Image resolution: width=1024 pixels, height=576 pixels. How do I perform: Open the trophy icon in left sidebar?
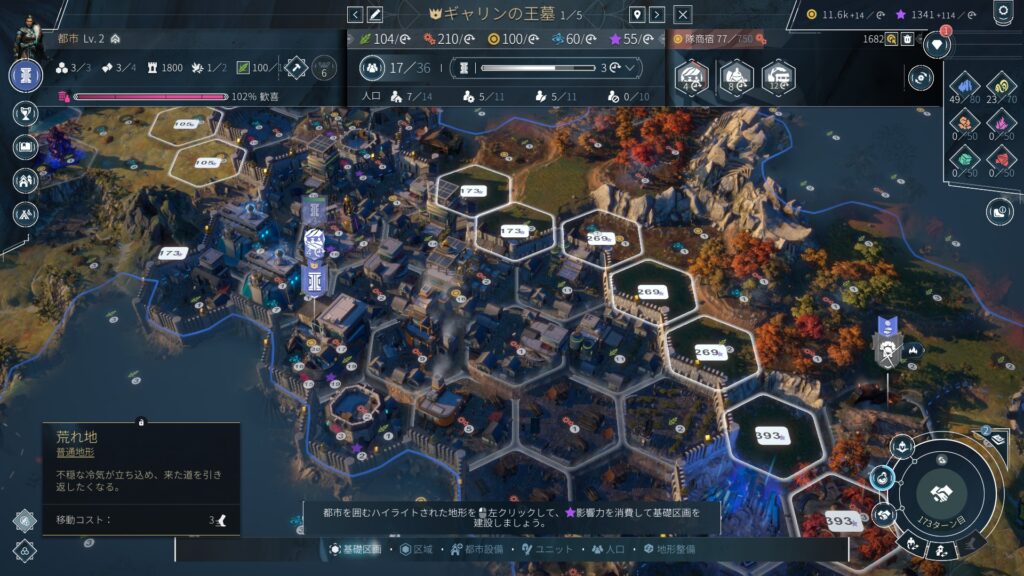[x=25, y=112]
